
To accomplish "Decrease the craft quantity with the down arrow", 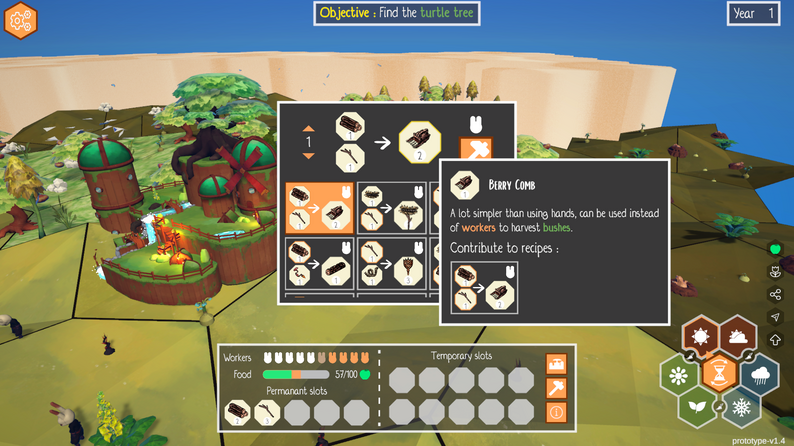I will click(x=309, y=155).
